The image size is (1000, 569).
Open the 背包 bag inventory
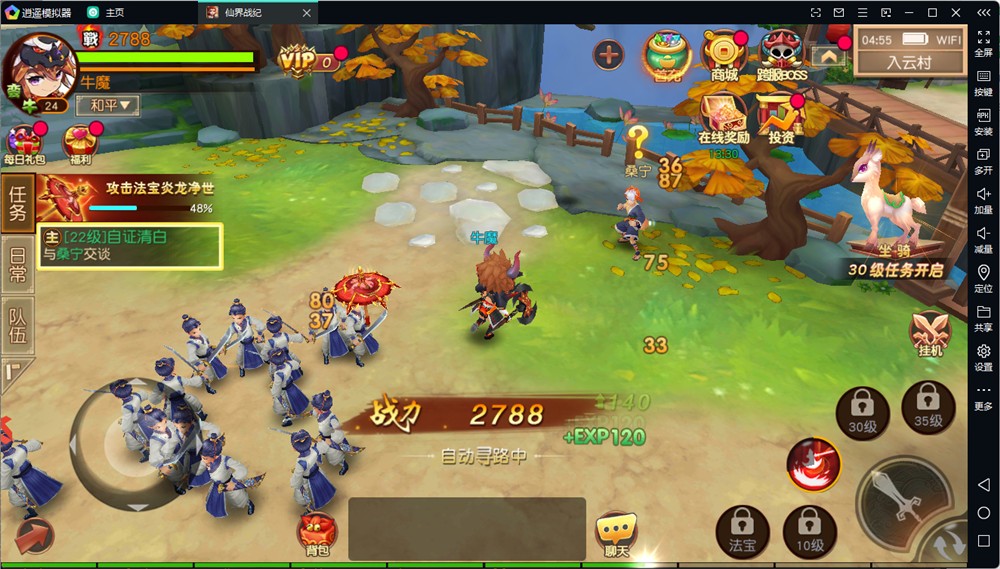tap(317, 533)
